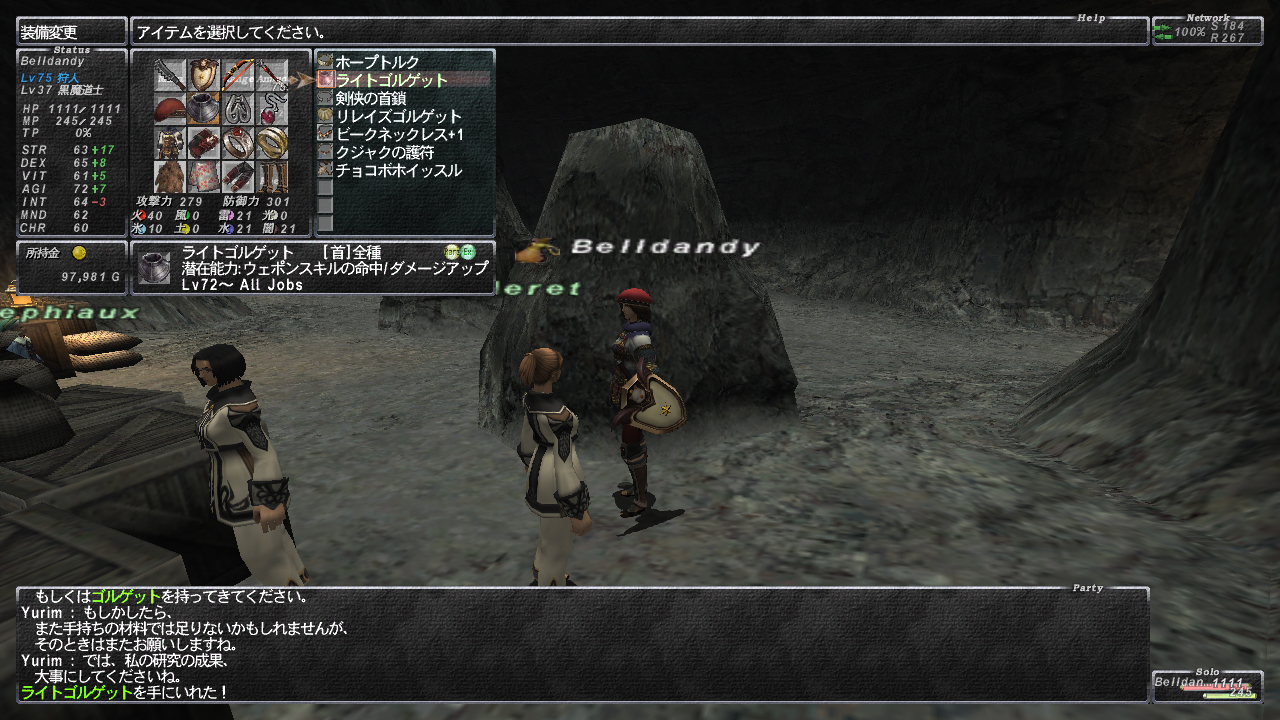Select the red gloves hands slot
Screen dimensions: 1280x720
point(204,143)
